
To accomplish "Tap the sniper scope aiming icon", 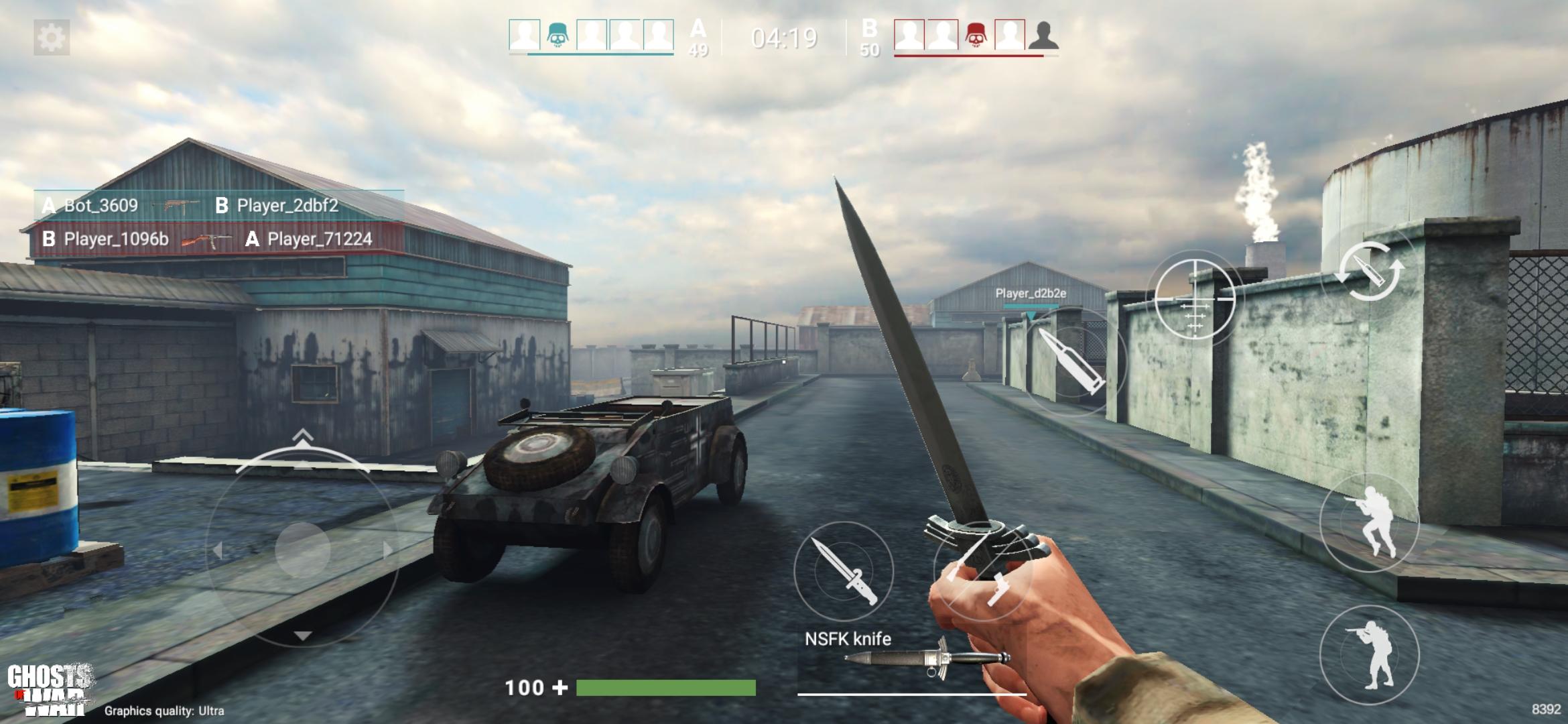I will click(x=1195, y=298).
